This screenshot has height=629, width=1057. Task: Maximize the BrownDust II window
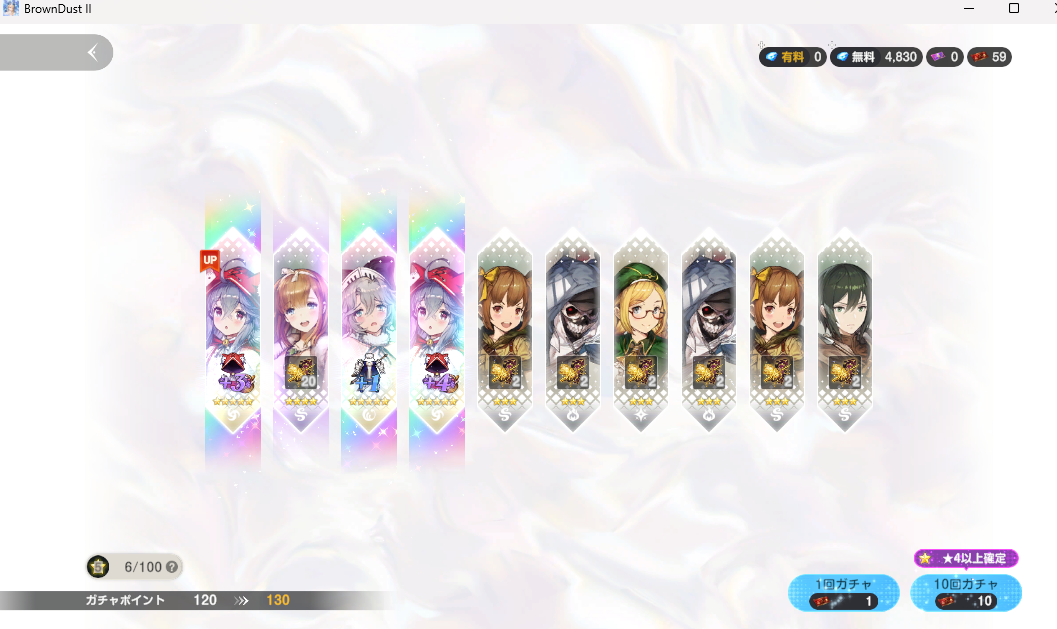[1014, 9]
